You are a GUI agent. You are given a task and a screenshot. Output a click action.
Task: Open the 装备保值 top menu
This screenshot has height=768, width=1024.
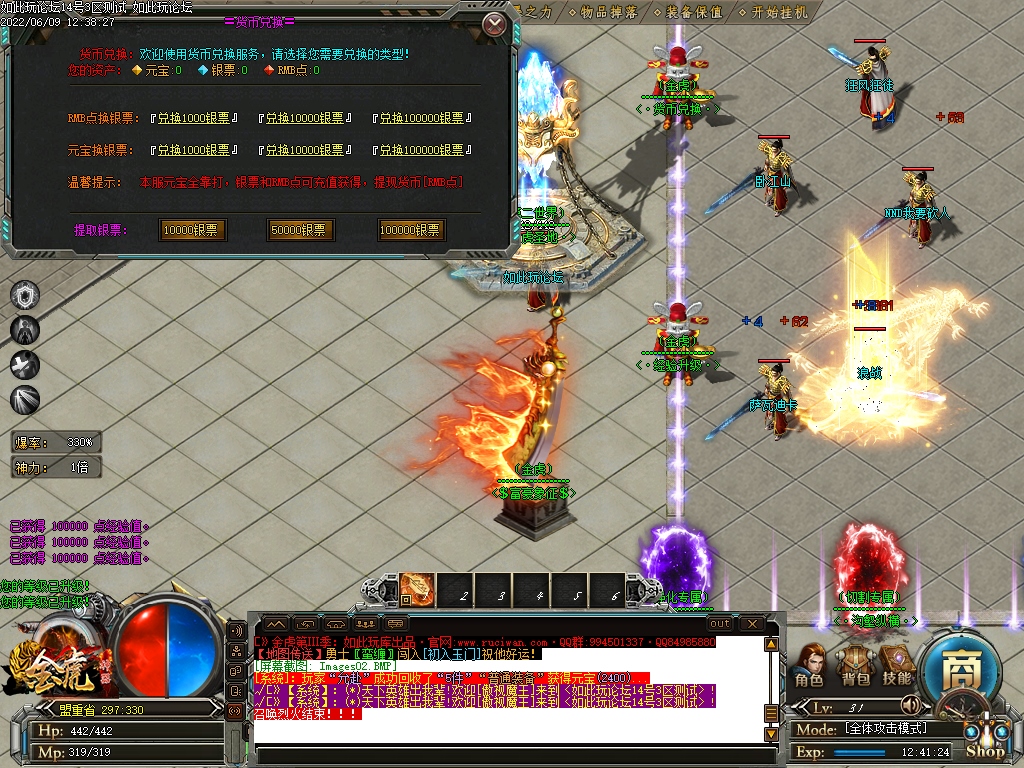click(x=692, y=12)
